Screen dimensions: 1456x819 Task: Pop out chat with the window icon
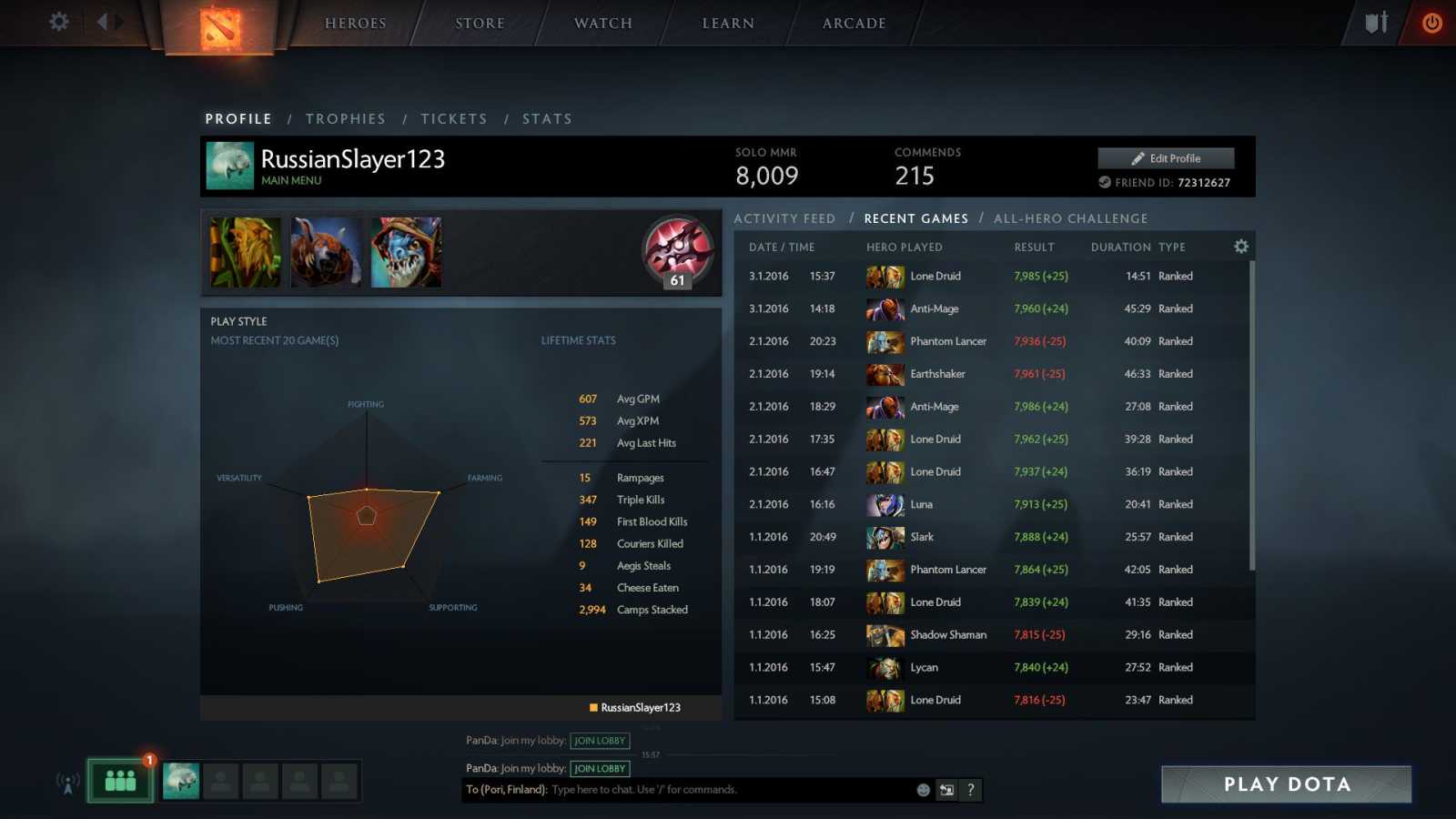pos(946,790)
